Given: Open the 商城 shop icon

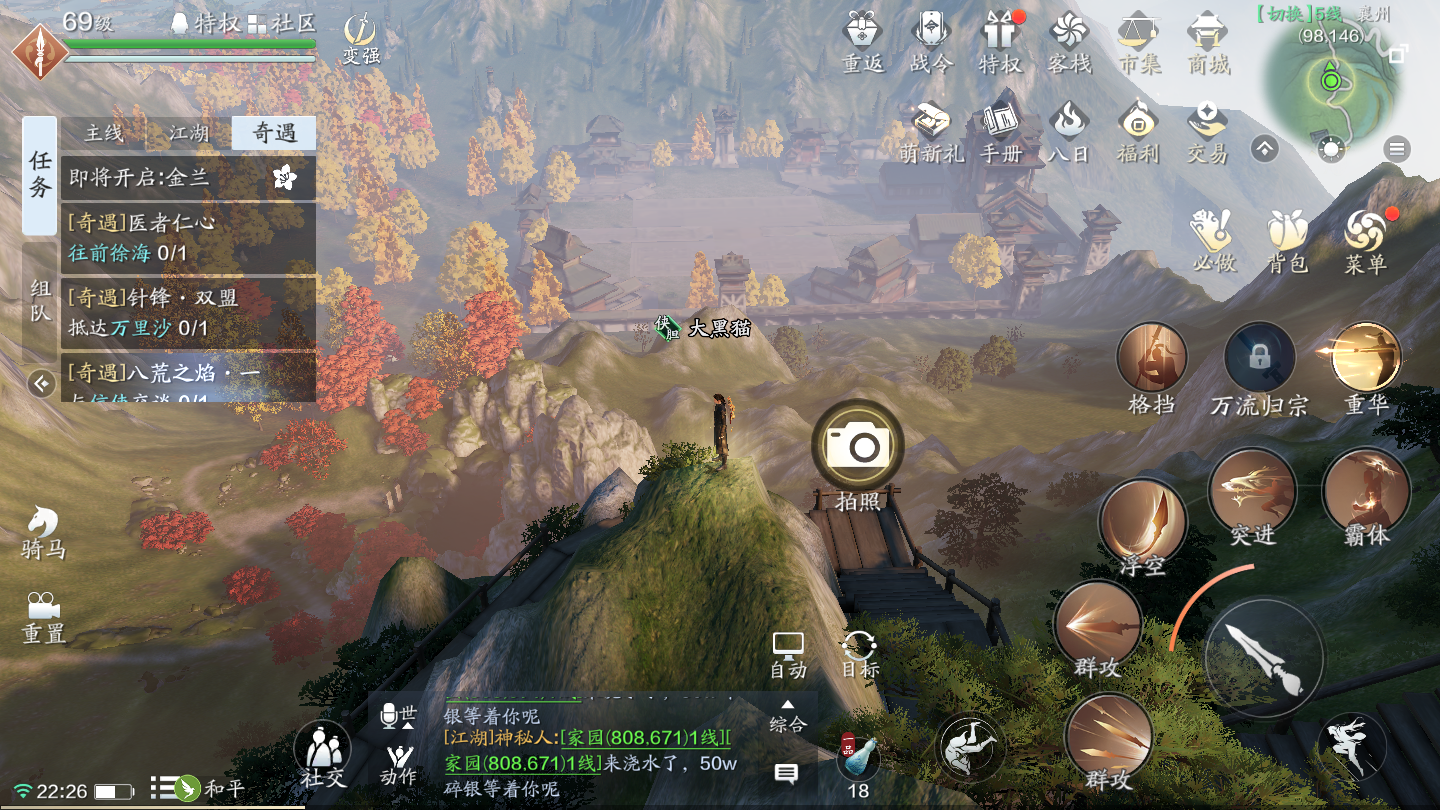Looking at the screenshot, I should tap(1208, 42).
